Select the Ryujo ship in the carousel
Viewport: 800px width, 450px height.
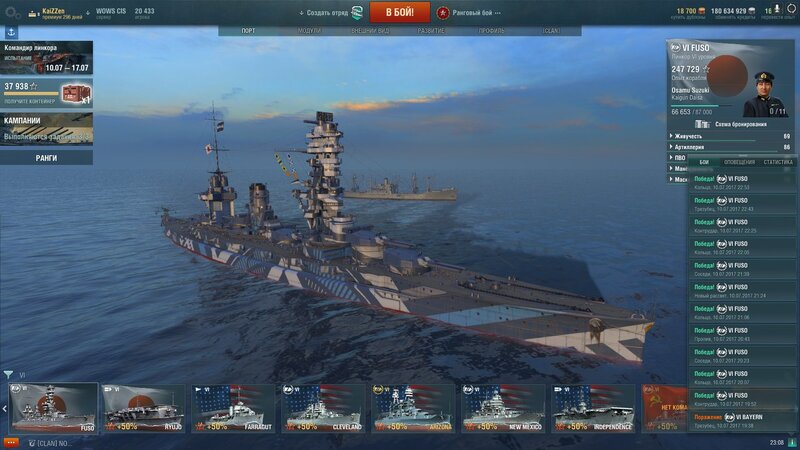click(x=143, y=408)
